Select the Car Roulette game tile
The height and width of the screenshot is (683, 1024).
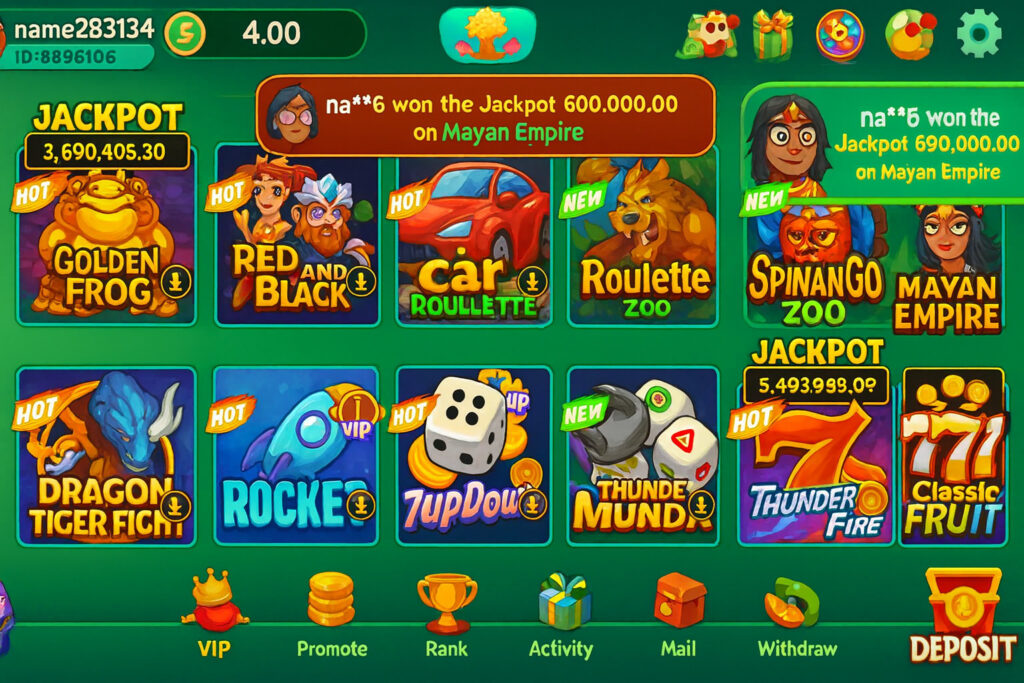point(474,240)
